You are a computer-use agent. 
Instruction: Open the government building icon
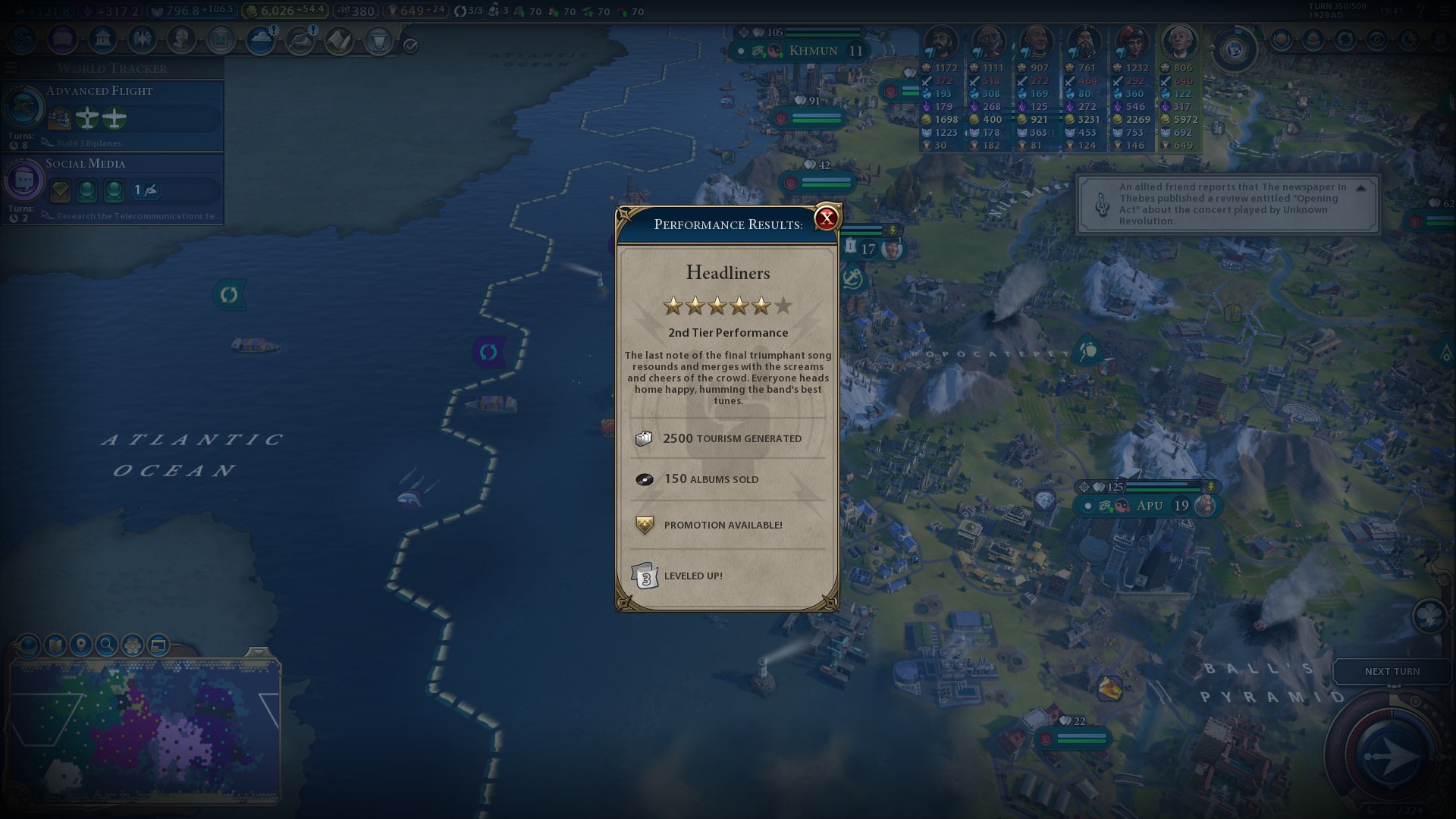[102, 39]
